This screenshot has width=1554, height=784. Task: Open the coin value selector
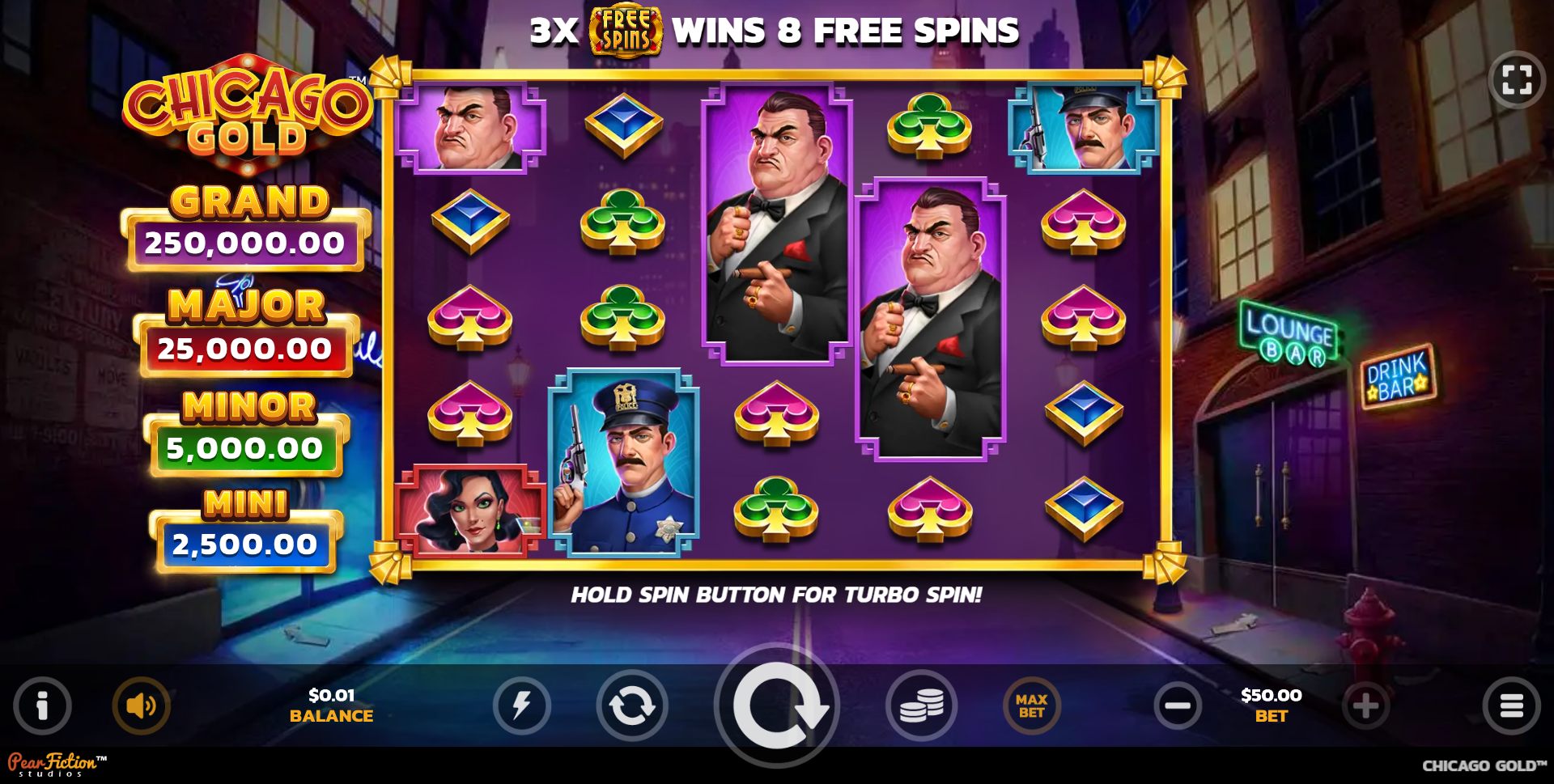pyautogui.click(x=922, y=706)
